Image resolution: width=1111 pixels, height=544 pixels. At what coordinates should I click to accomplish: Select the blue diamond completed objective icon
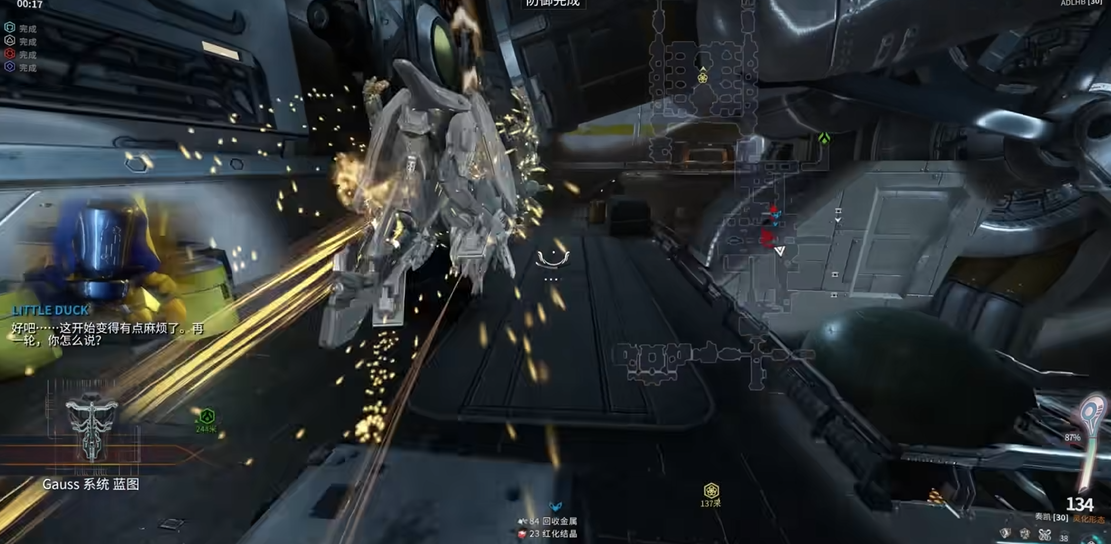click(x=10, y=67)
